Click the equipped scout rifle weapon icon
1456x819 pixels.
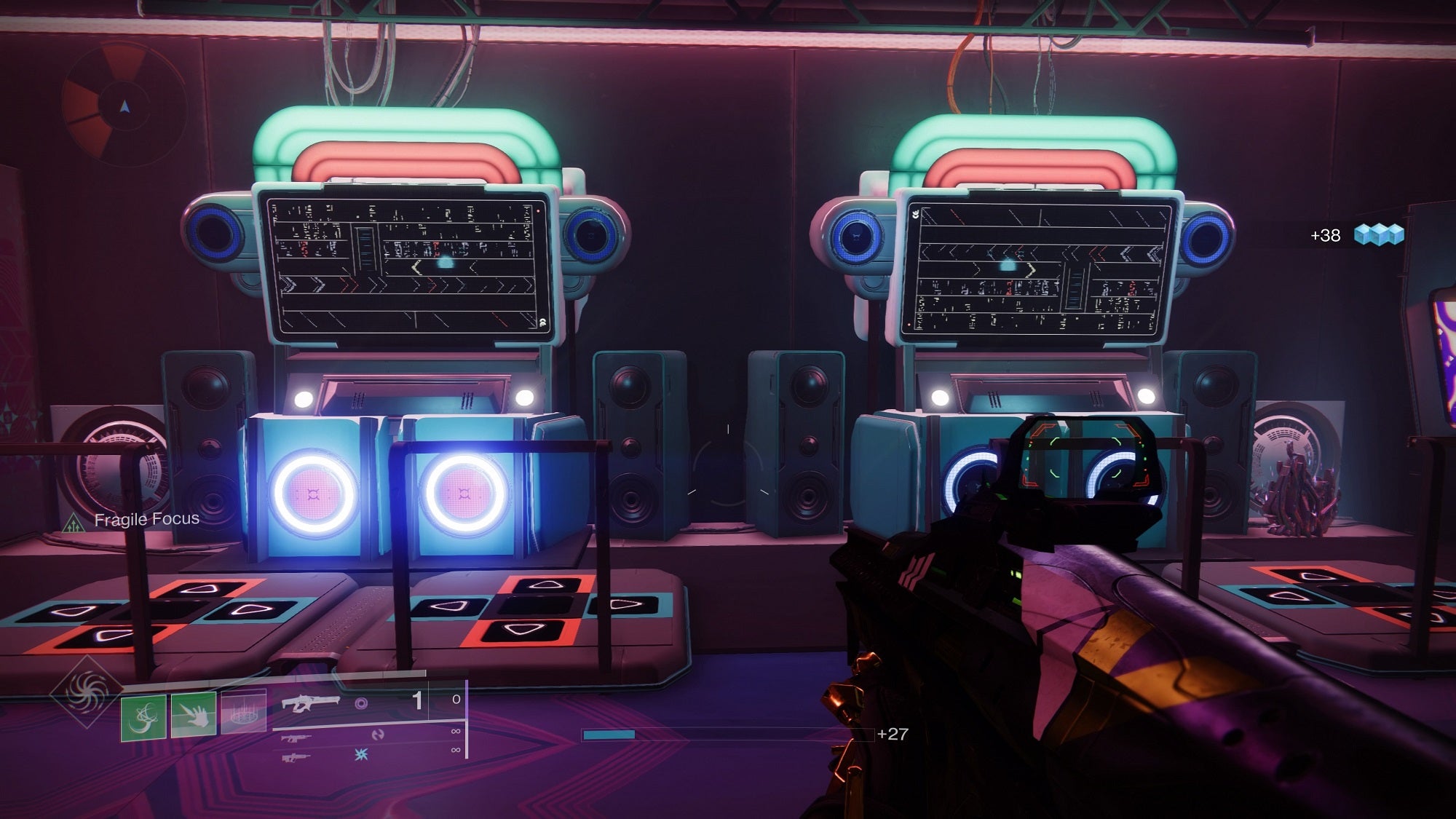pyautogui.click(x=309, y=704)
